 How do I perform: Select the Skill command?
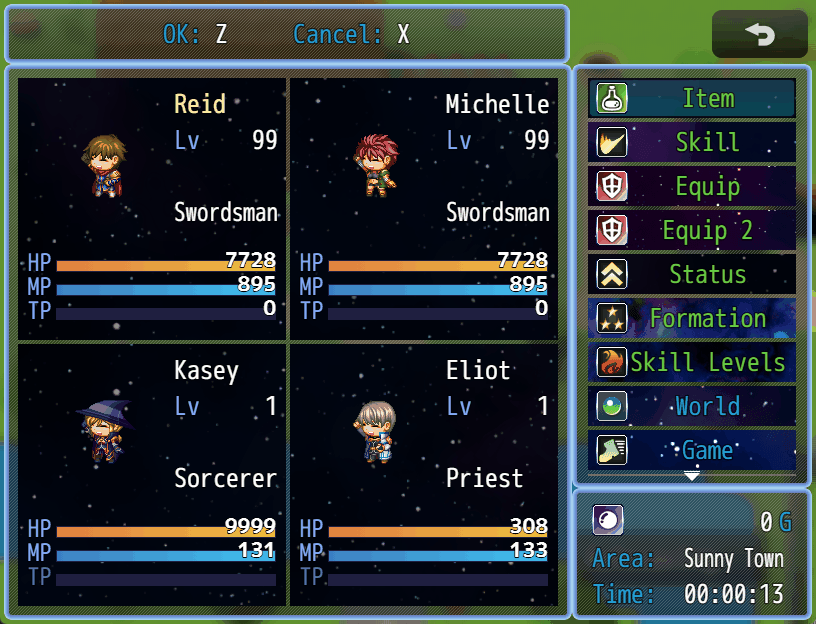point(692,142)
